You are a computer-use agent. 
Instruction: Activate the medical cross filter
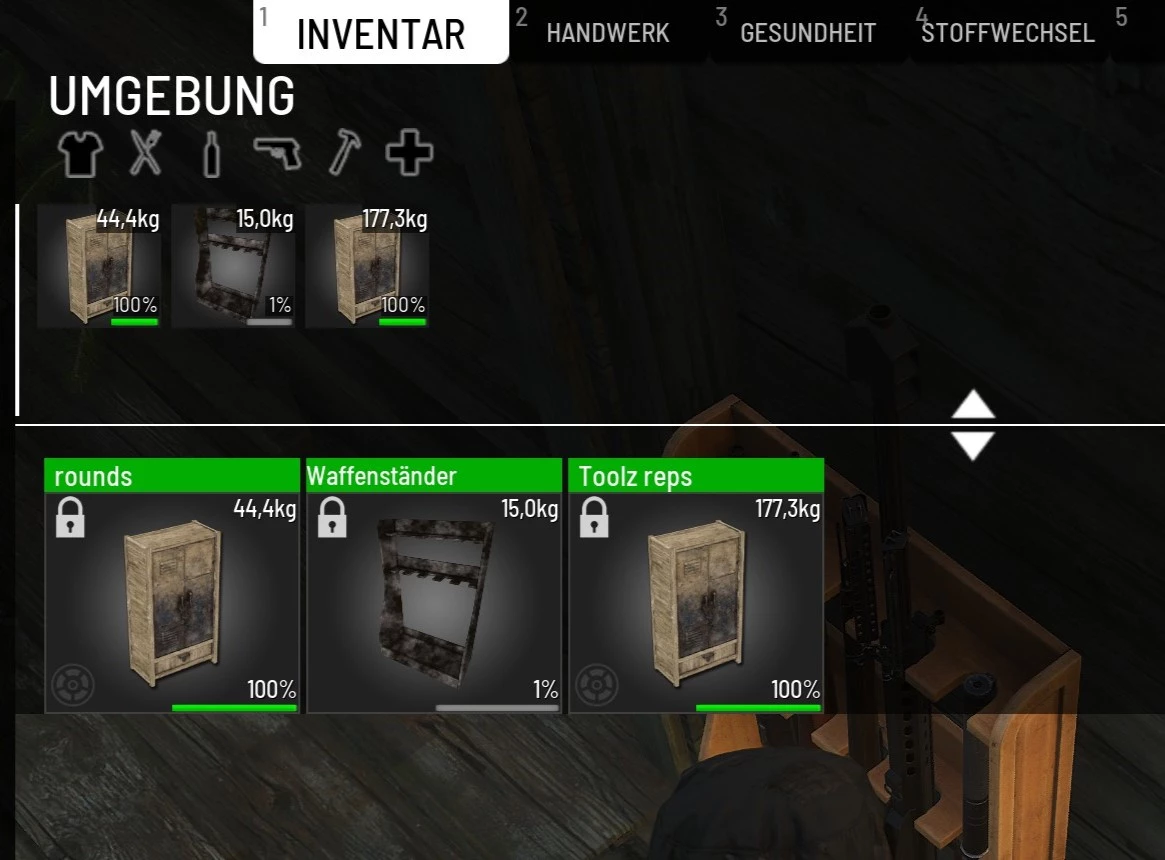[x=409, y=154]
